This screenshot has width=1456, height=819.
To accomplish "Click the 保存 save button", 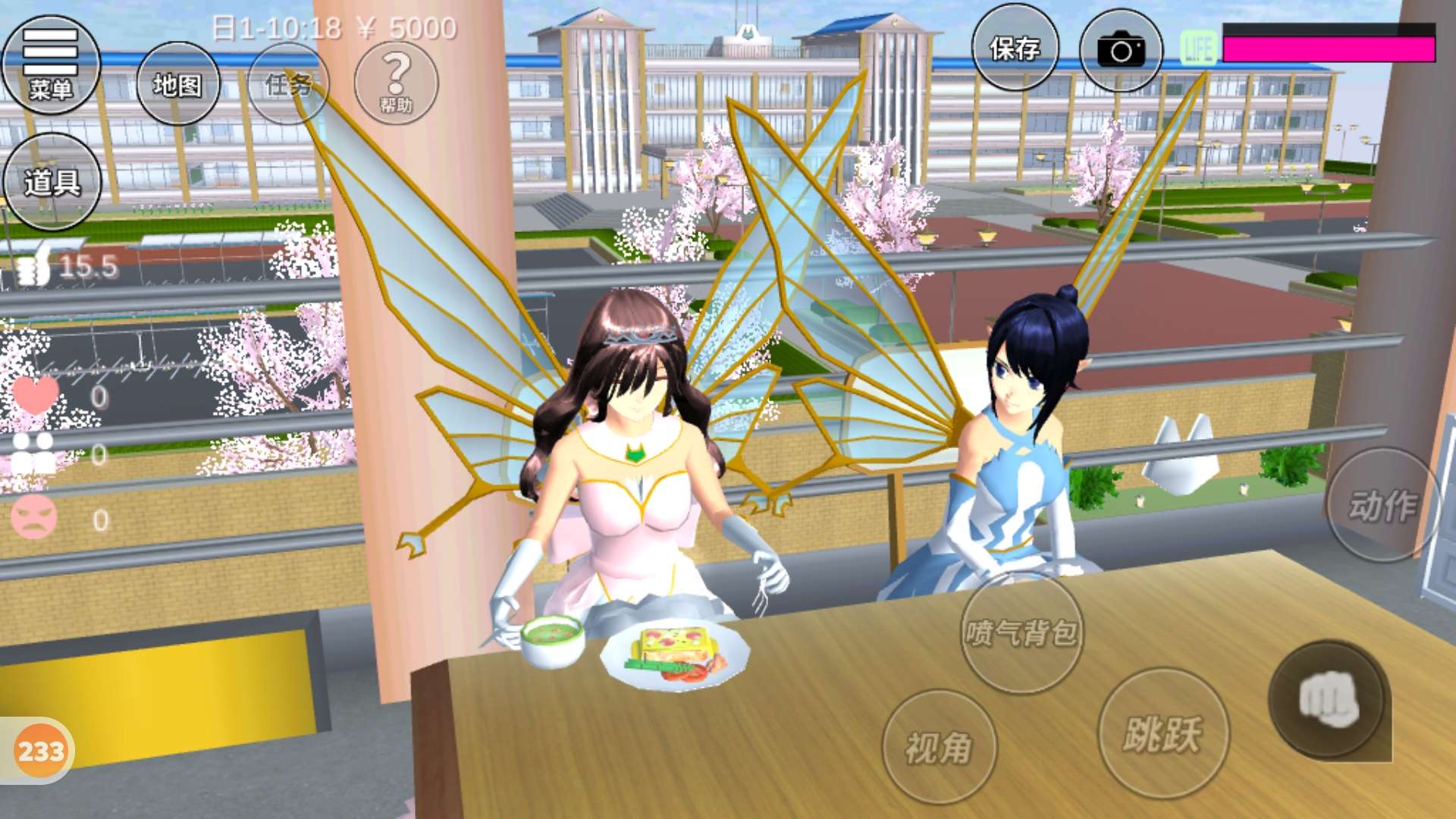I will (x=1015, y=49).
